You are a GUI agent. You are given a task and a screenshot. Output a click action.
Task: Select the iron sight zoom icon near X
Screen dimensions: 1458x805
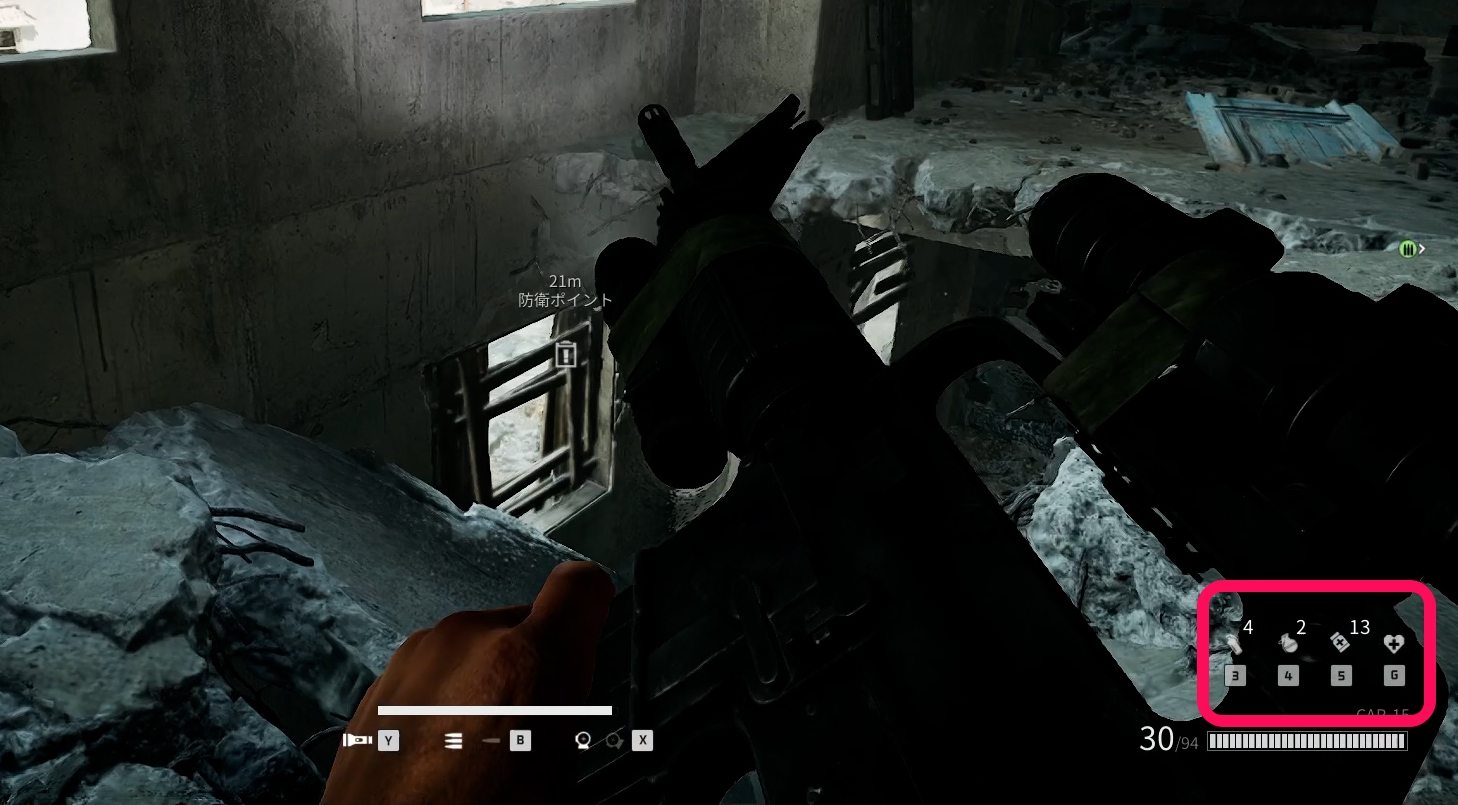(x=584, y=740)
